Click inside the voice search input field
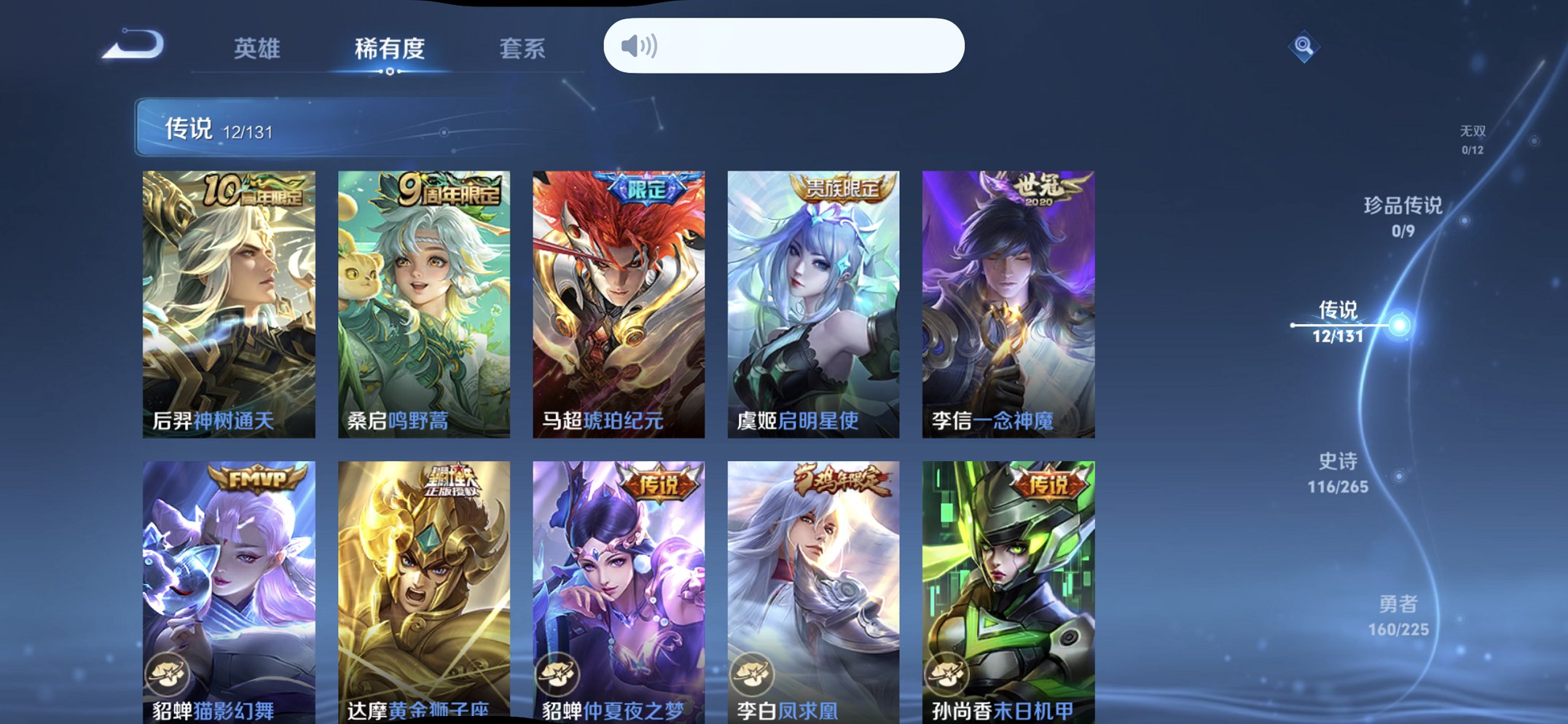 tap(801, 45)
